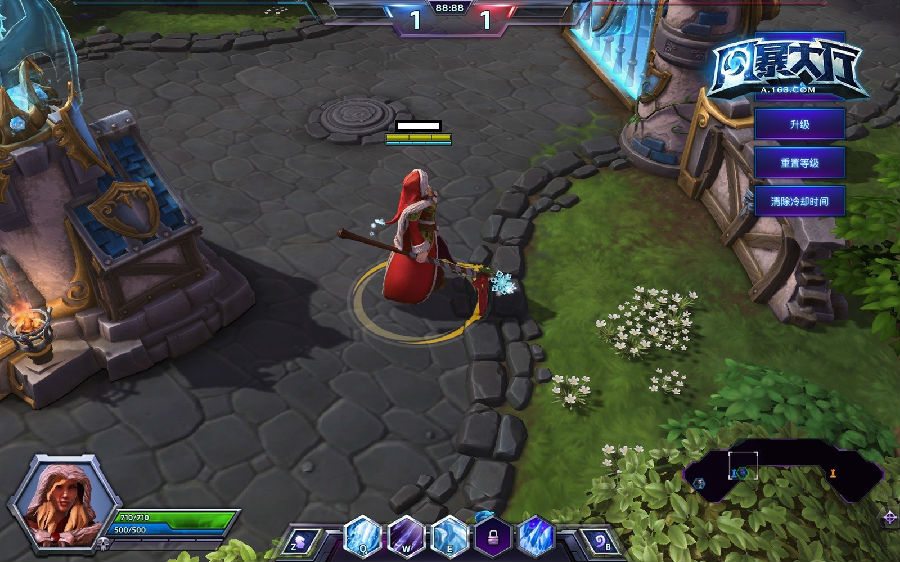Viewport: 900px width, 562px height.
Task: Click the 清除冷却时间 clear cooldowns button
Action: click(799, 201)
